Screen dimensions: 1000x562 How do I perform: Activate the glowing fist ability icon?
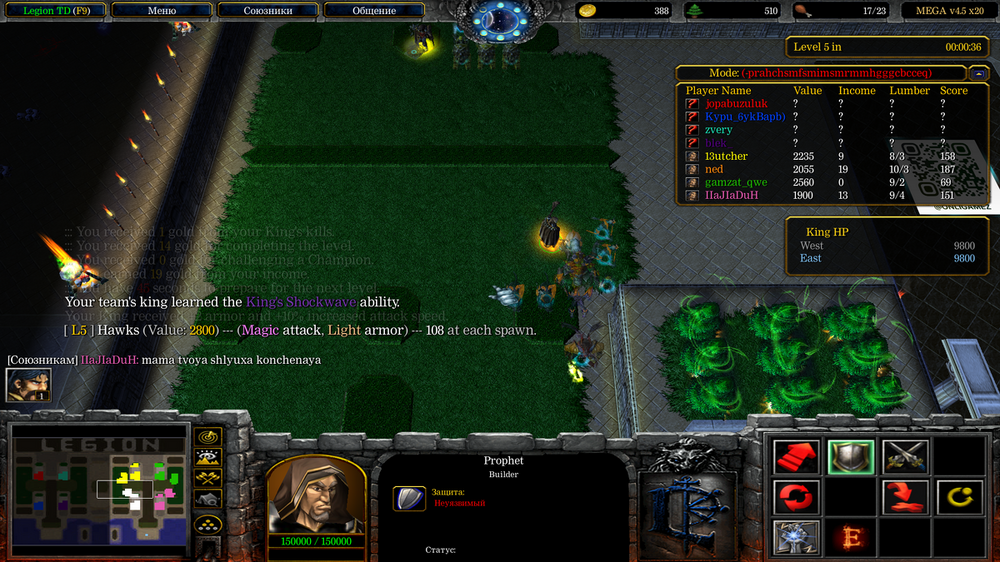pos(797,537)
